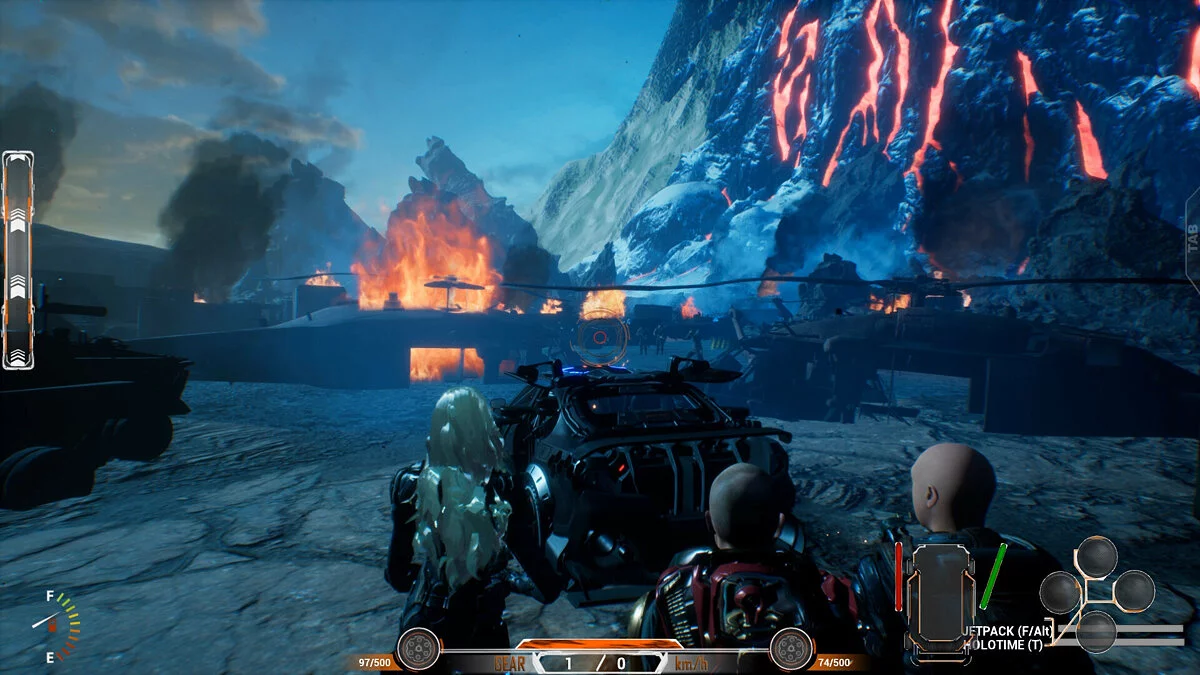The height and width of the screenshot is (675, 1200).
Task: Select the right weapon cylinder icon showing 74/500
Action: point(791,649)
